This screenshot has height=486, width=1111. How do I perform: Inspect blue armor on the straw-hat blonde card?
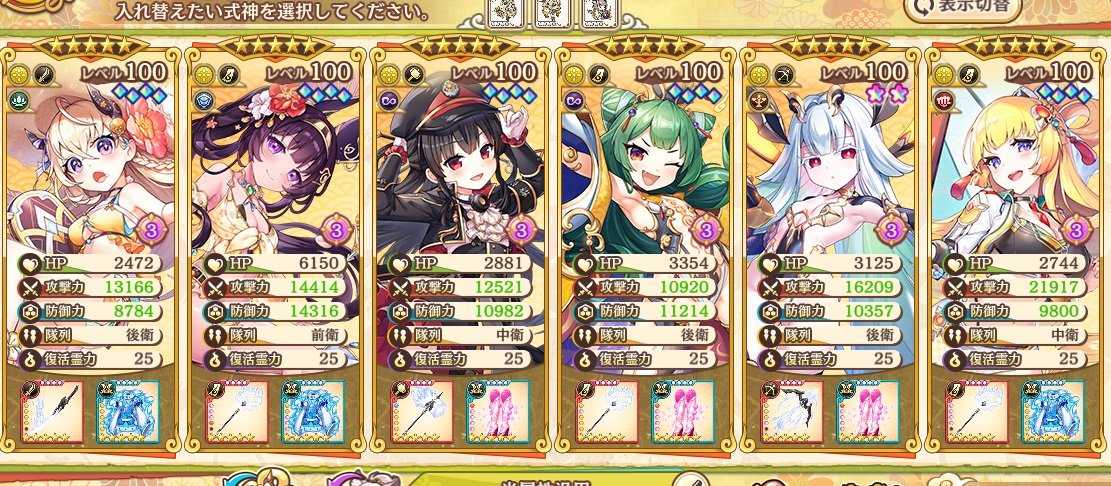tap(128, 412)
